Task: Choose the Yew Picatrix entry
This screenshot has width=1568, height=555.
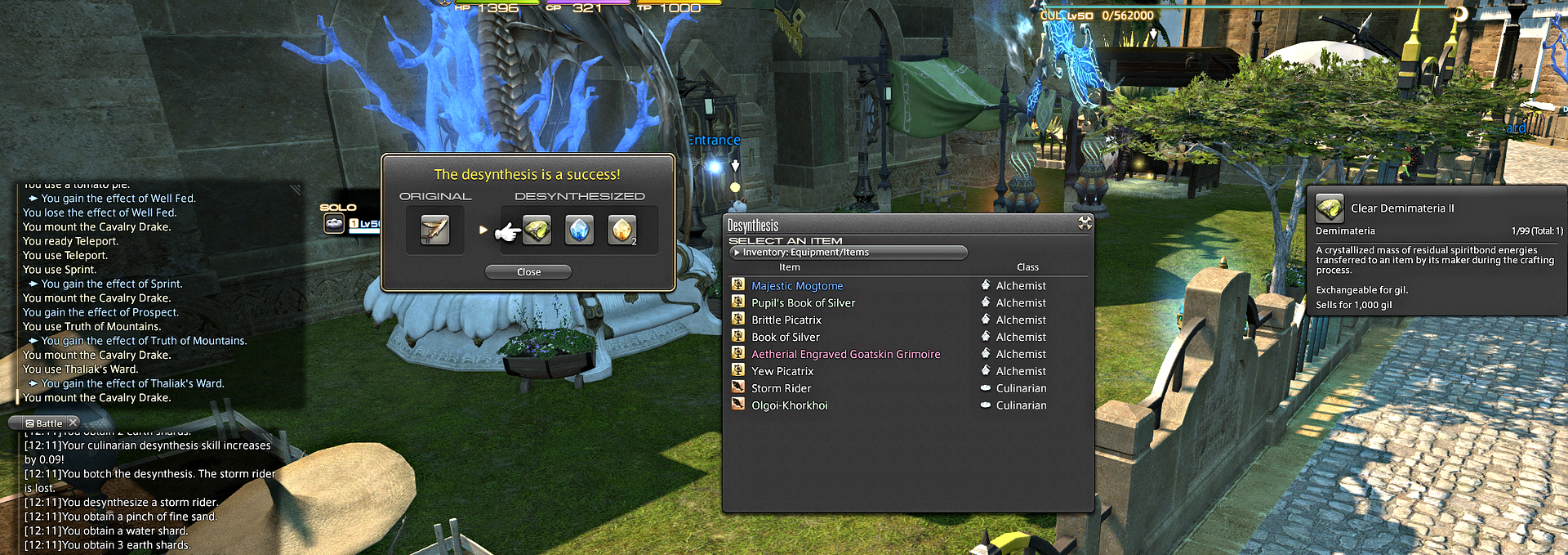Action: click(782, 372)
